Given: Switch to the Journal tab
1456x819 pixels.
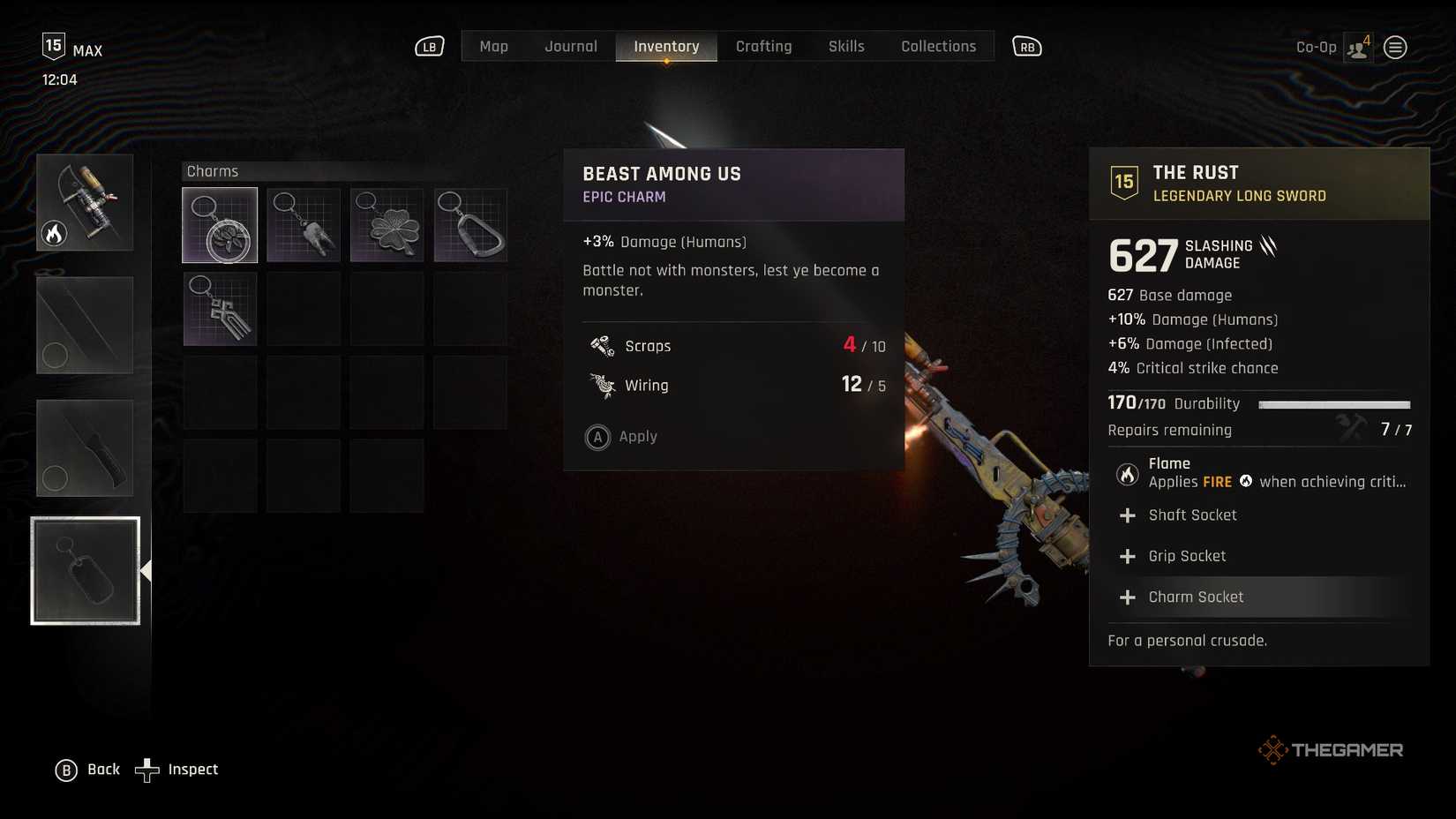Looking at the screenshot, I should pyautogui.click(x=571, y=47).
